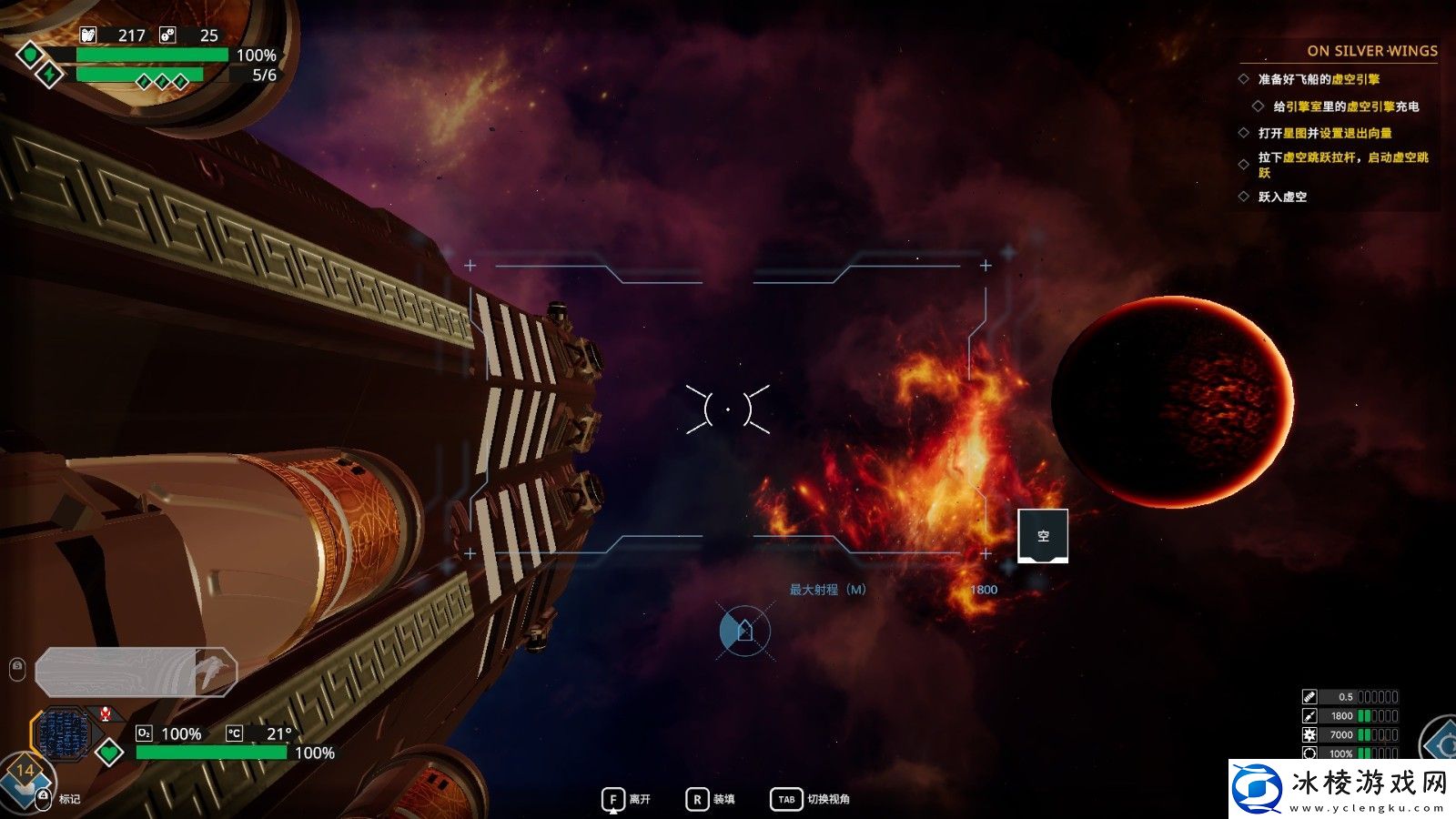Screen dimensions: 1456x819
Task: Select the 1800 range stat icon
Action: point(1309,716)
